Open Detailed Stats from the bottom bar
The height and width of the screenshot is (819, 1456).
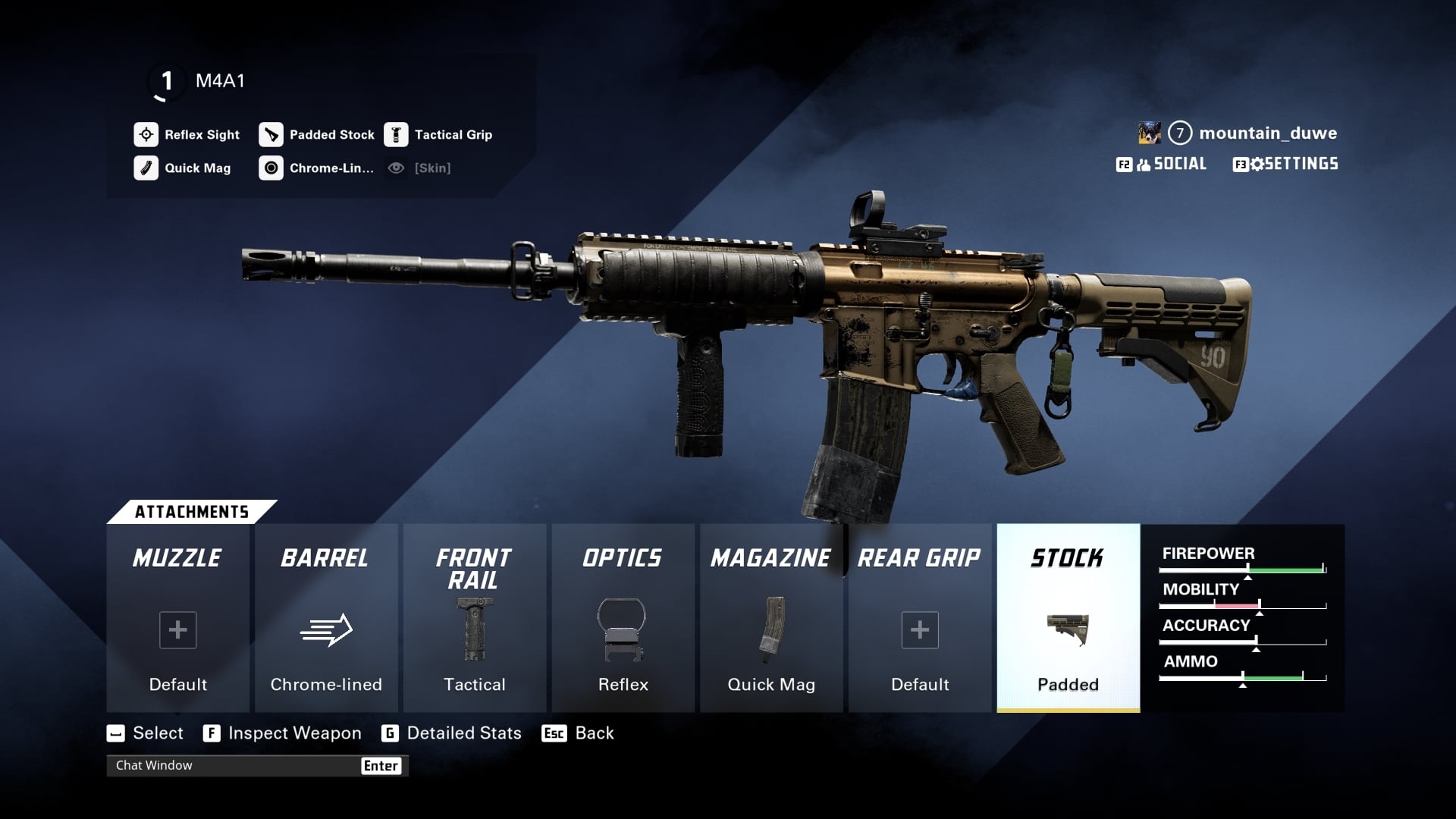[463, 733]
